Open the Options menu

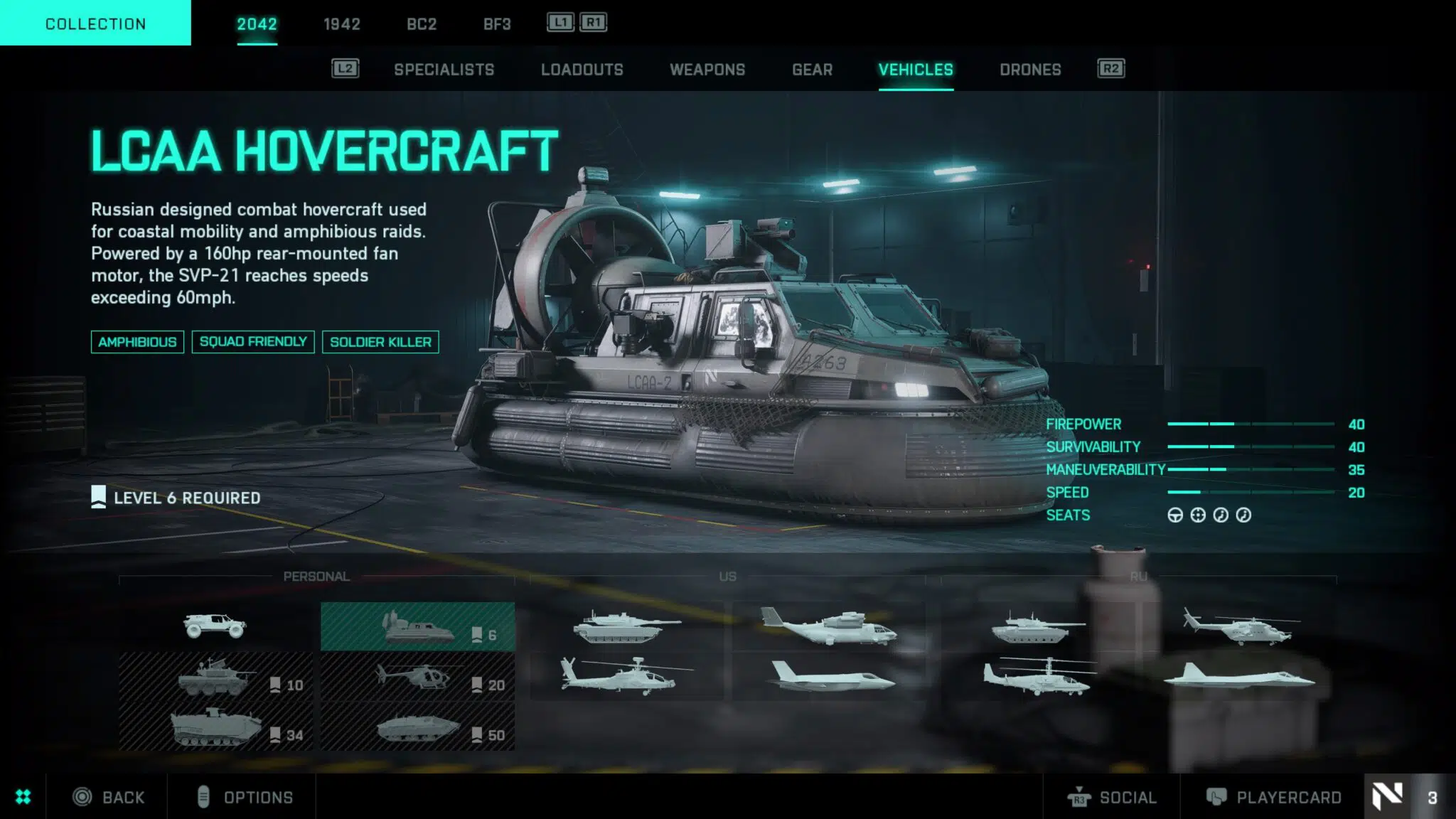(245, 797)
